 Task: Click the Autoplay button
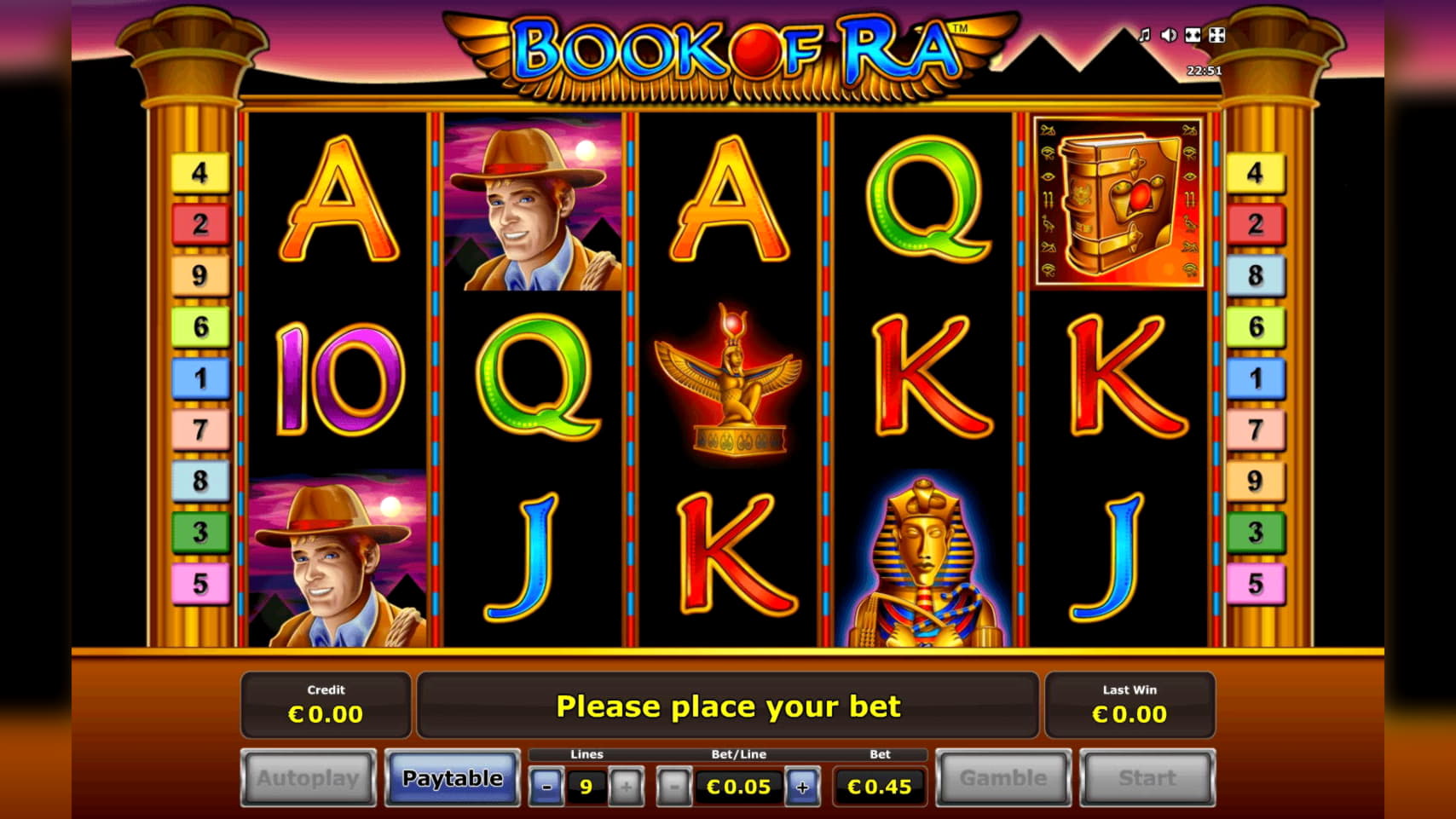[x=308, y=778]
